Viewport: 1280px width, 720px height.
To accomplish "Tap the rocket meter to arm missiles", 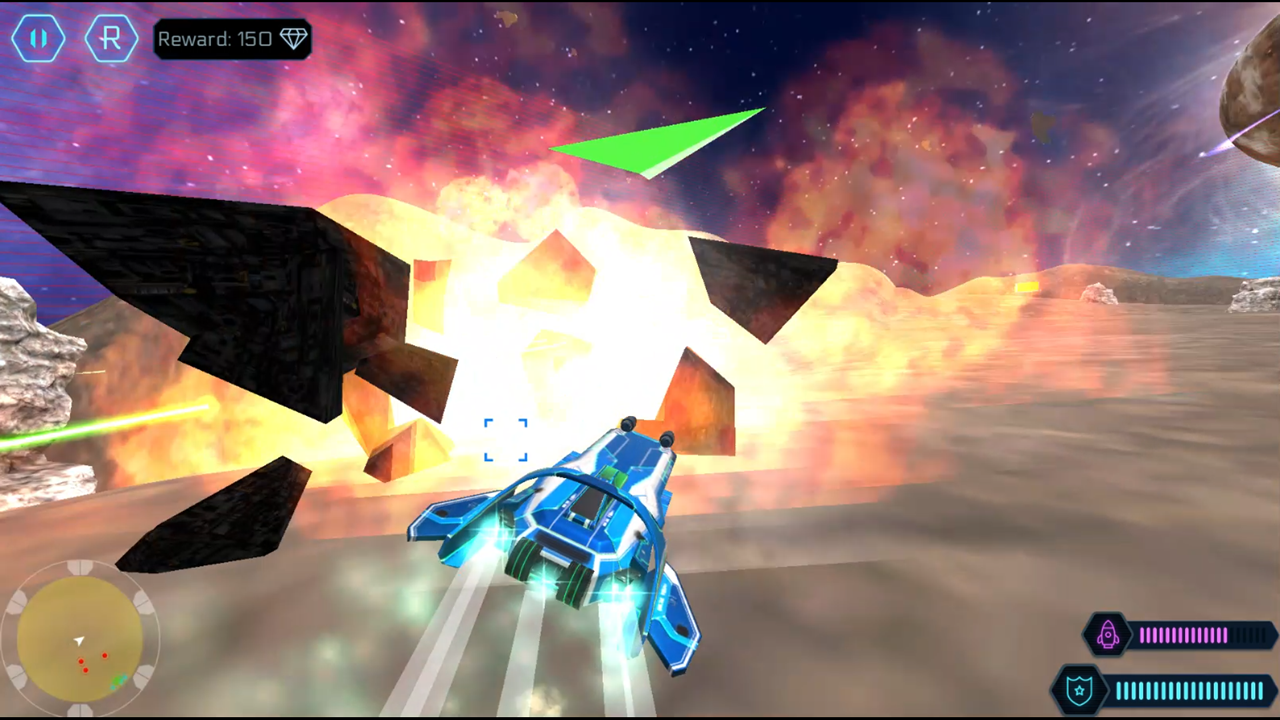I will [1185, 635].
